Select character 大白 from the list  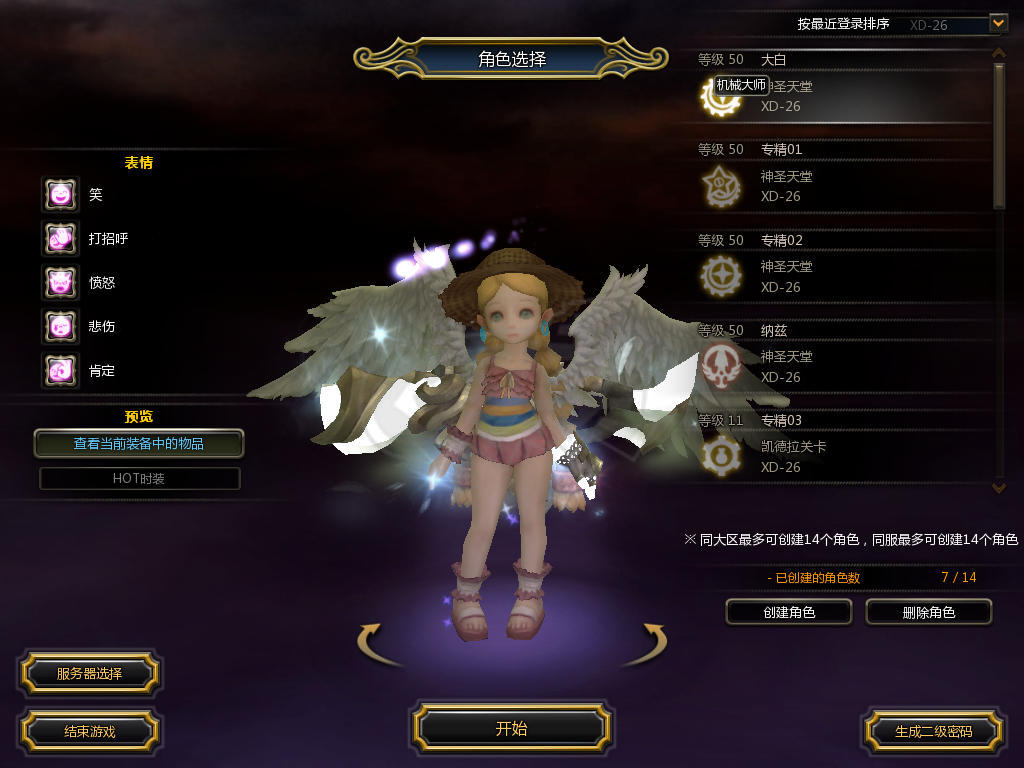[840, 87]
